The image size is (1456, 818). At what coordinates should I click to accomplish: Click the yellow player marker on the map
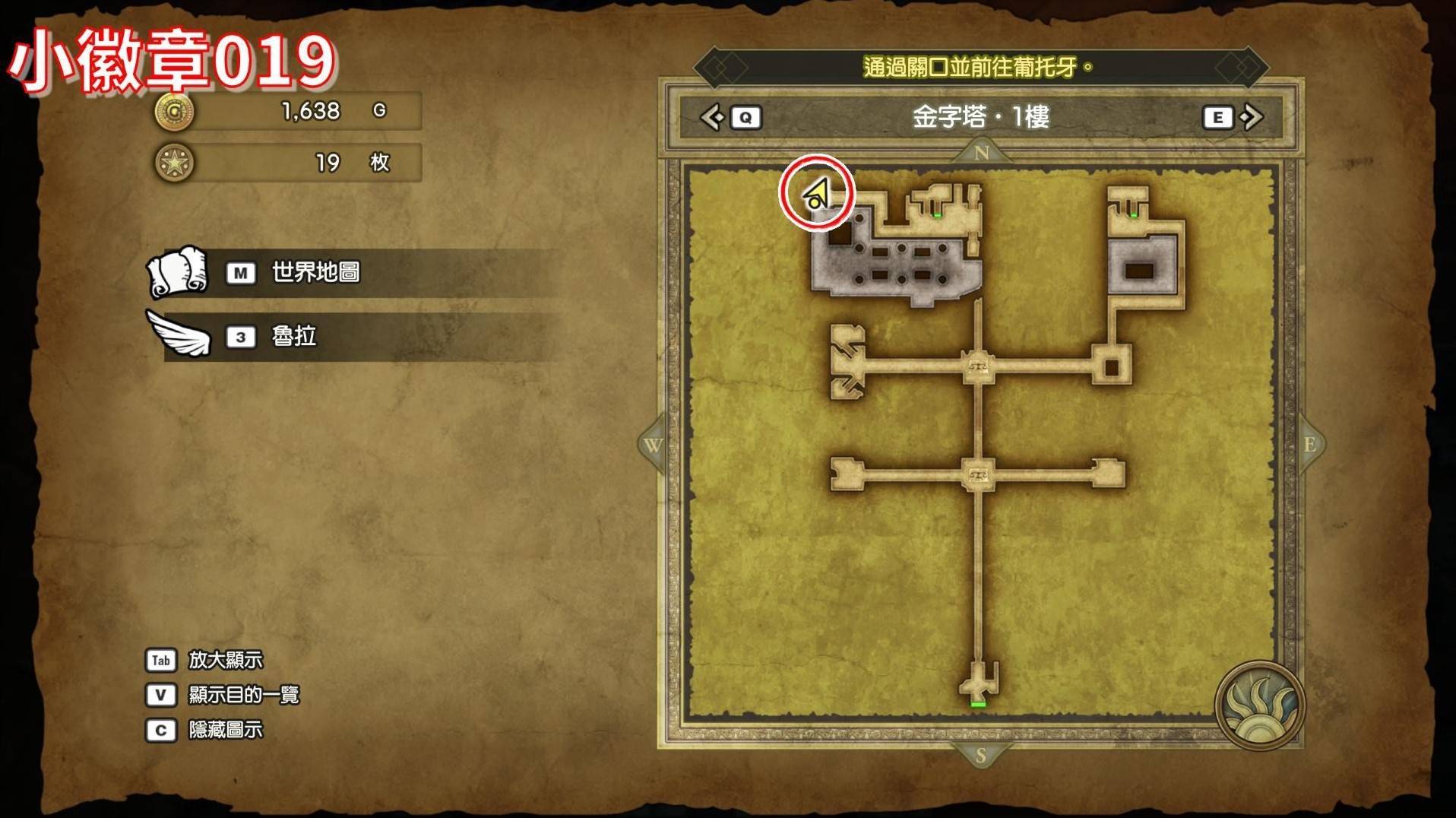click(816, 195)
